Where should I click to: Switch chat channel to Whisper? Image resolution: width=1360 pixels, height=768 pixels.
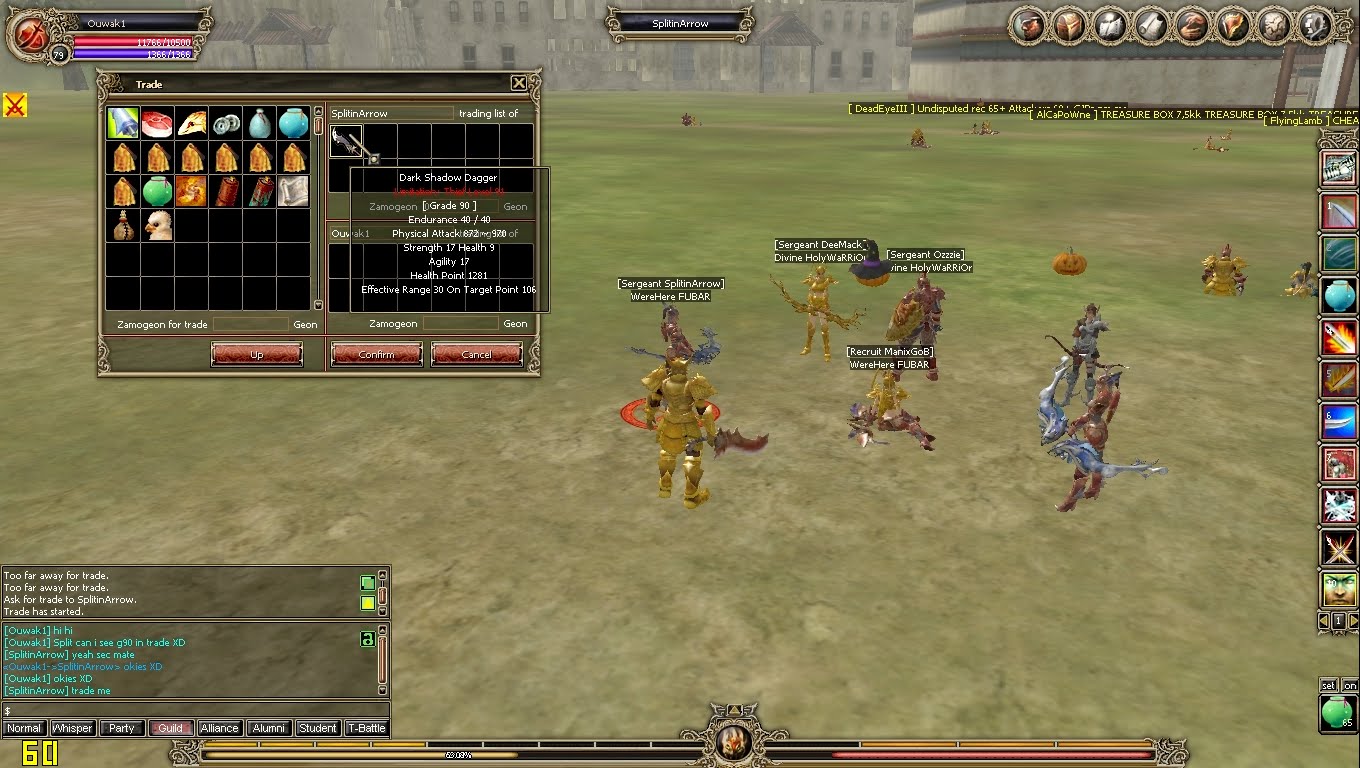pos(72,728)
